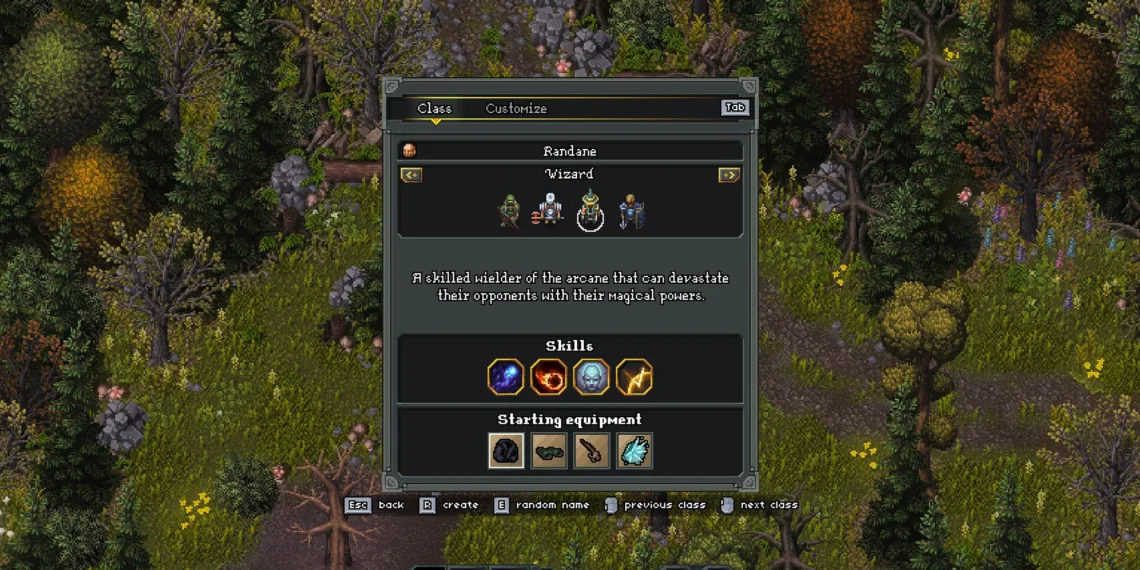
Task: Select the Class tab
Action: pos(434,109)
